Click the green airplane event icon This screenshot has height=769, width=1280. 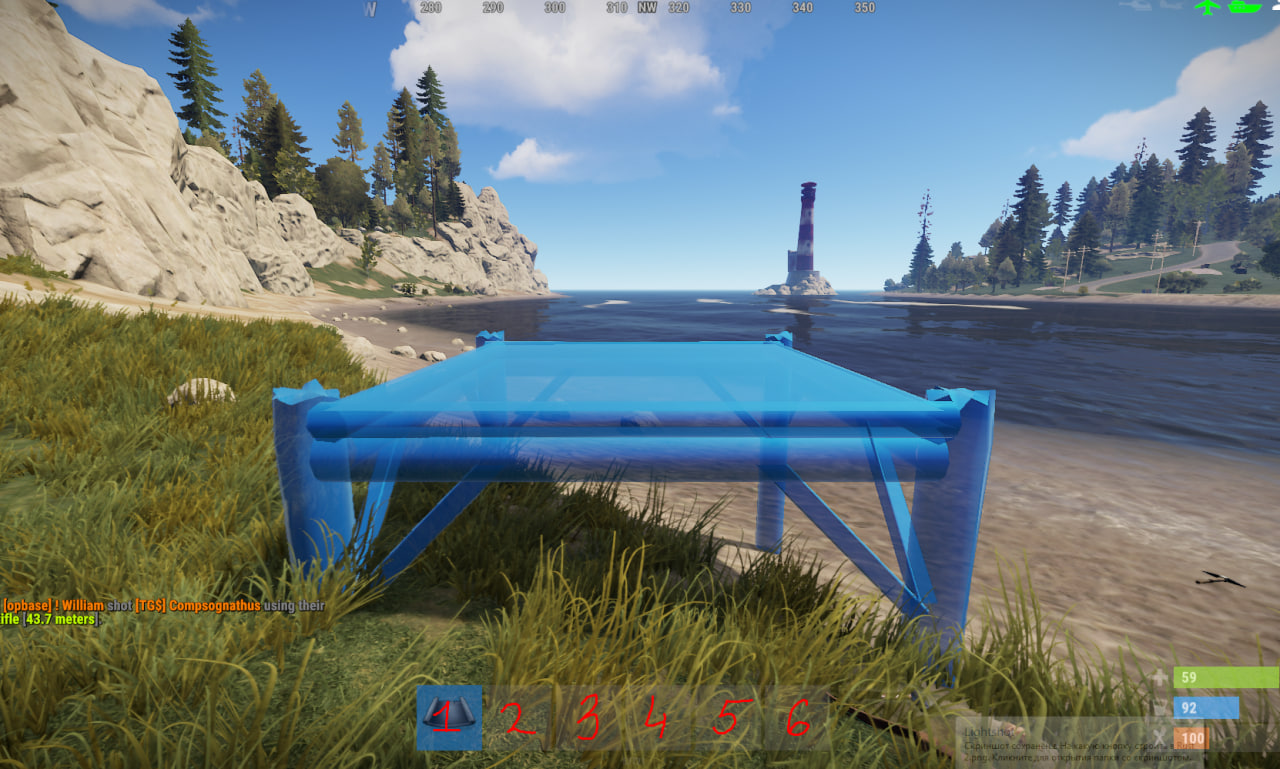tap(1206, 7)
